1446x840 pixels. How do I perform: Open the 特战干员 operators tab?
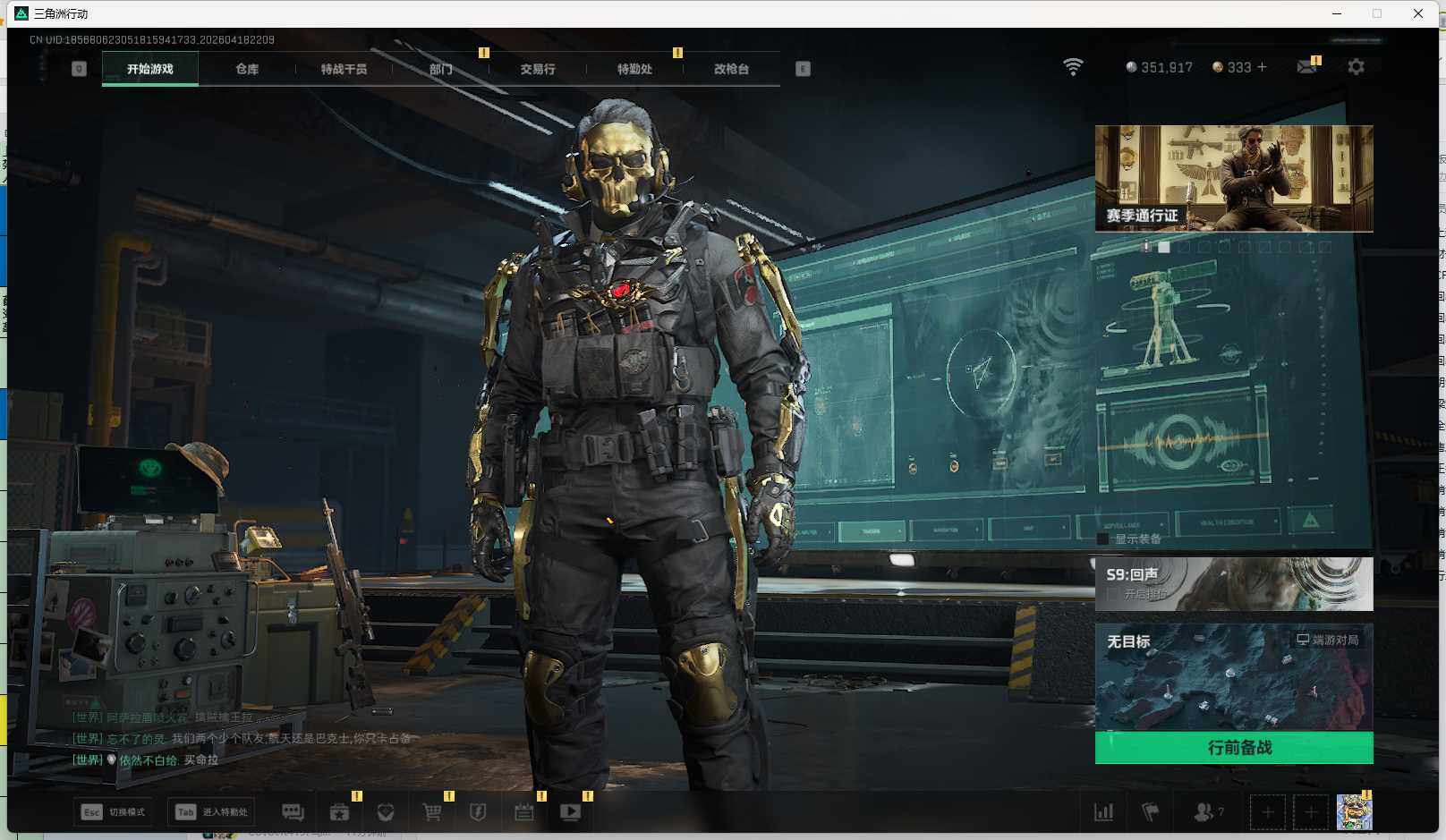[x=344, y=69]
